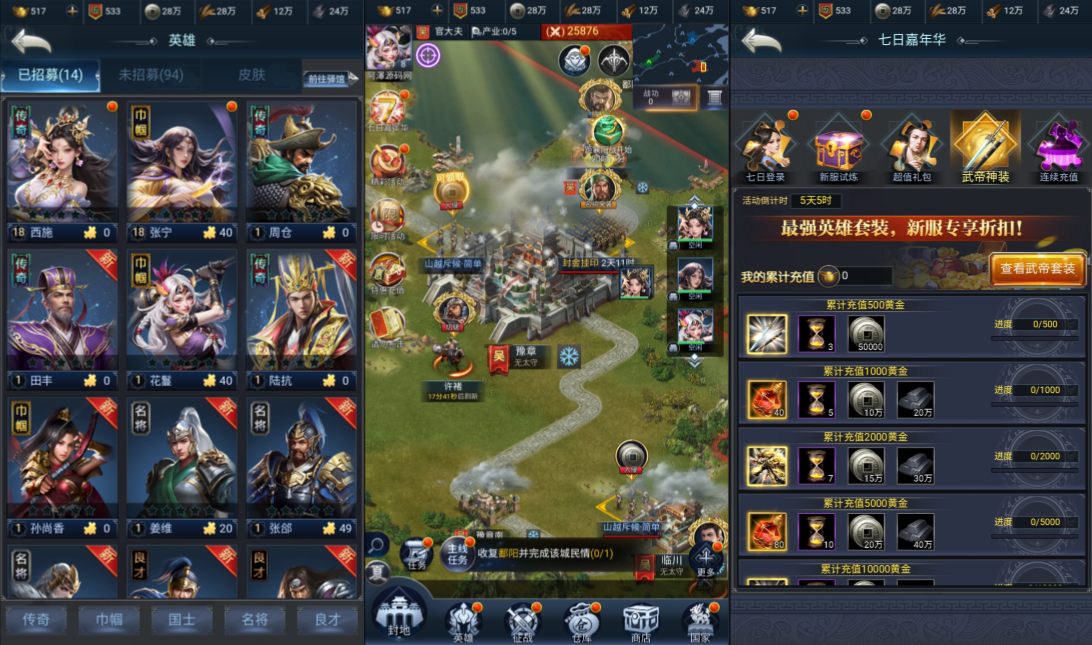Open the 仓库 warehouse
This screenshot has width=1092, height=645.
pos(582,620)
